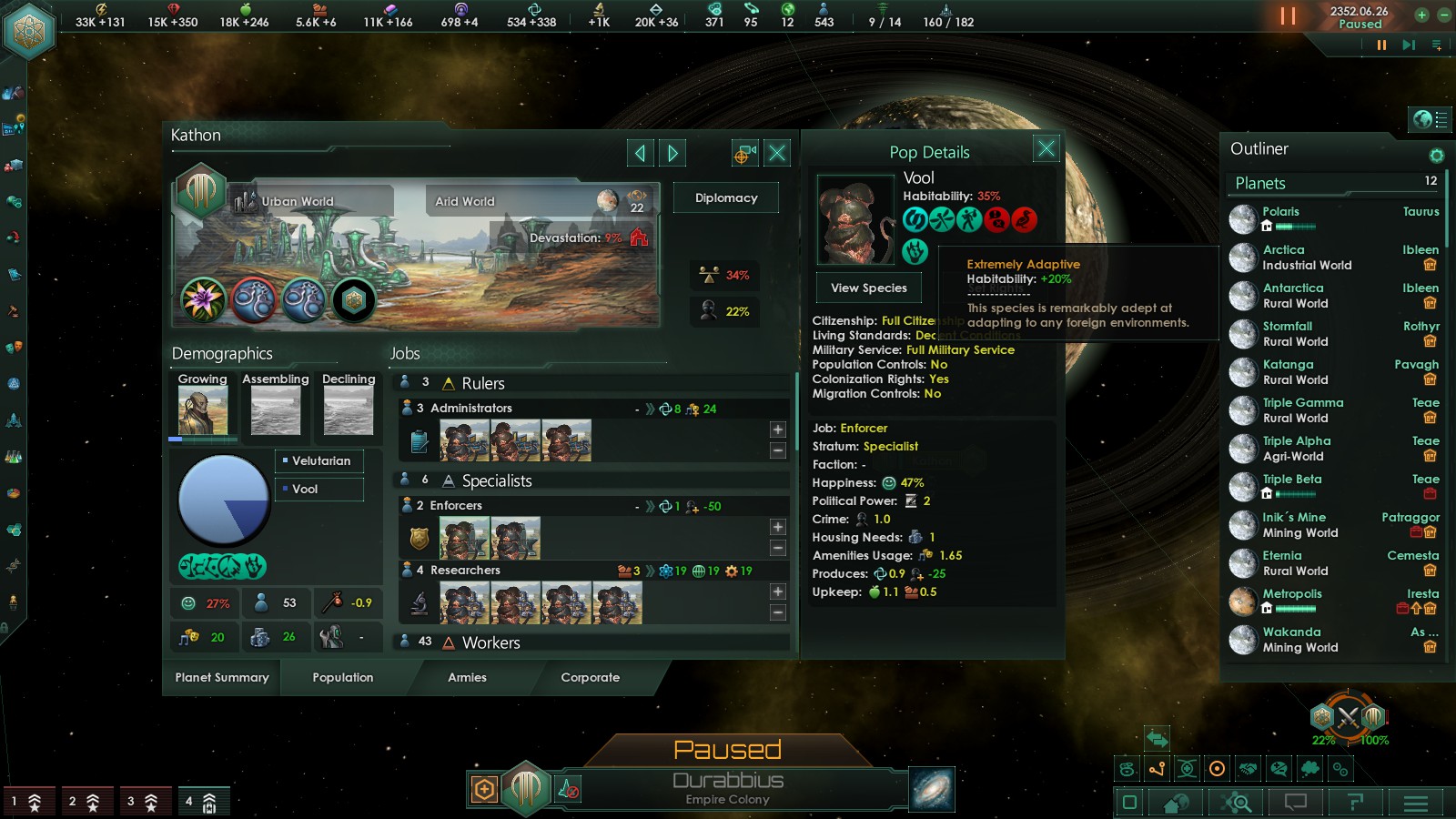1456x819 pixels.
Task: Go to the next planet arrow
Action: point(672,153)
